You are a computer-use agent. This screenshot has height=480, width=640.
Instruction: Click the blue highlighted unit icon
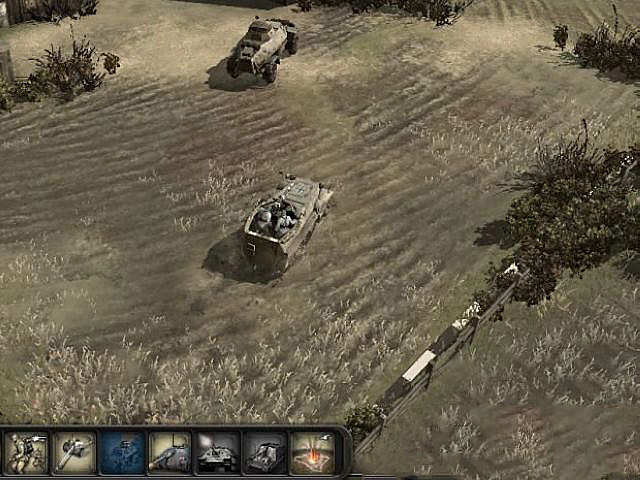pyautogui.click(x=121, y=452)
